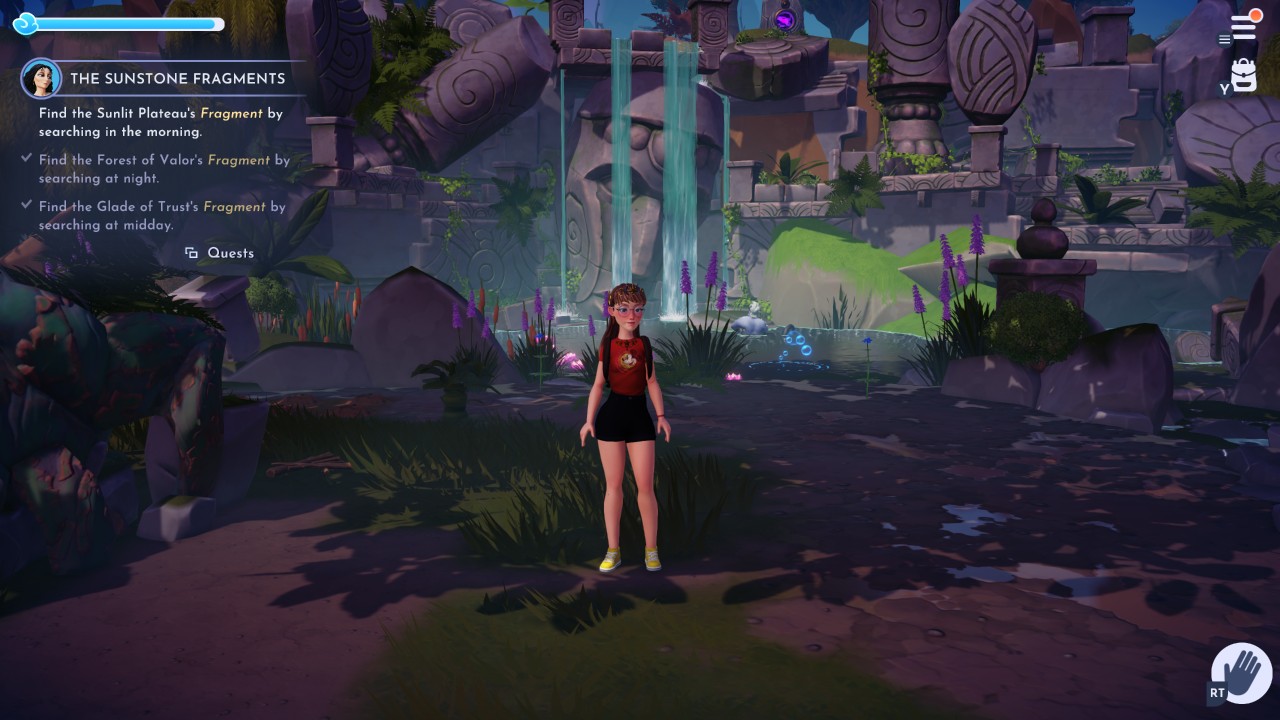The height and width of the screenshot is (720, 1280).
Task: Click the blue dream cloud icon on the energy bar
Action: [x=26, y=23]
